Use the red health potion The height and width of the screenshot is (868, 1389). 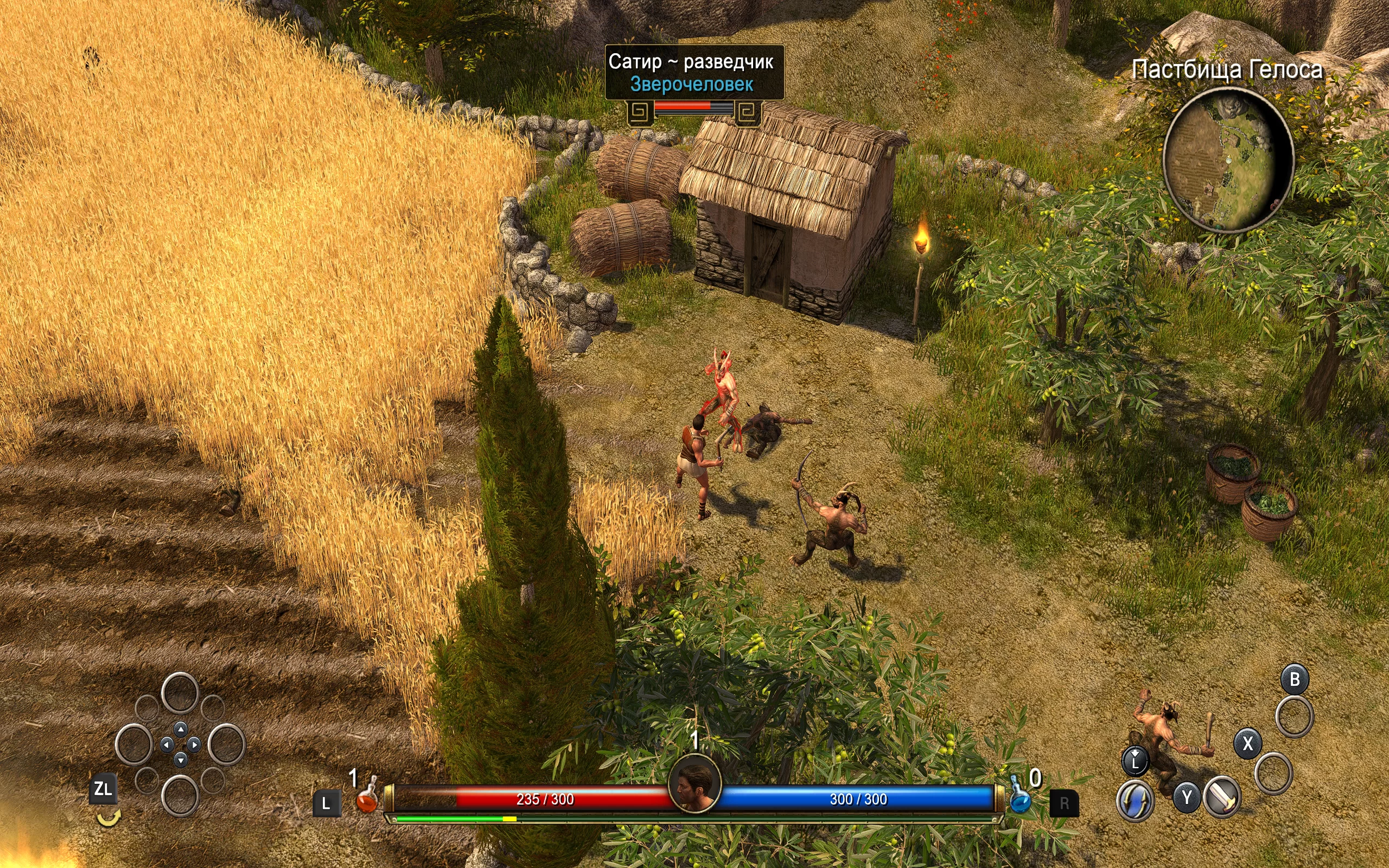pyautogui.click(x=367, y=798)
